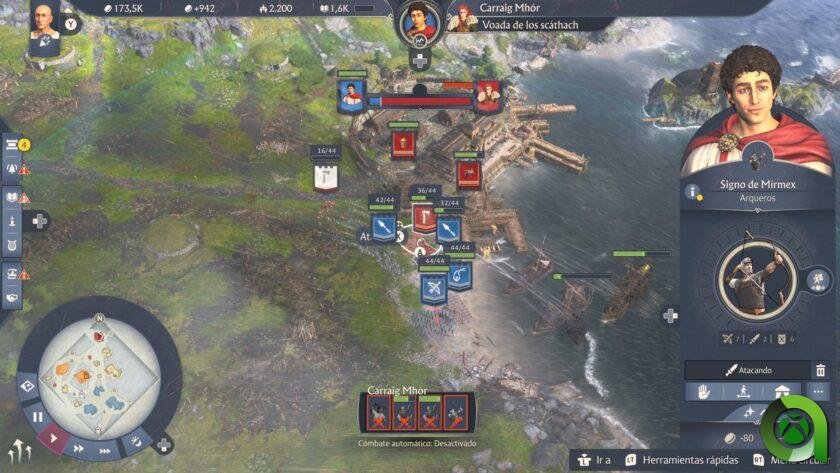Image resolution: width=840 pixels, height=473 pixels.
Task: Click the Atacando status button
Action: point(743,370)
